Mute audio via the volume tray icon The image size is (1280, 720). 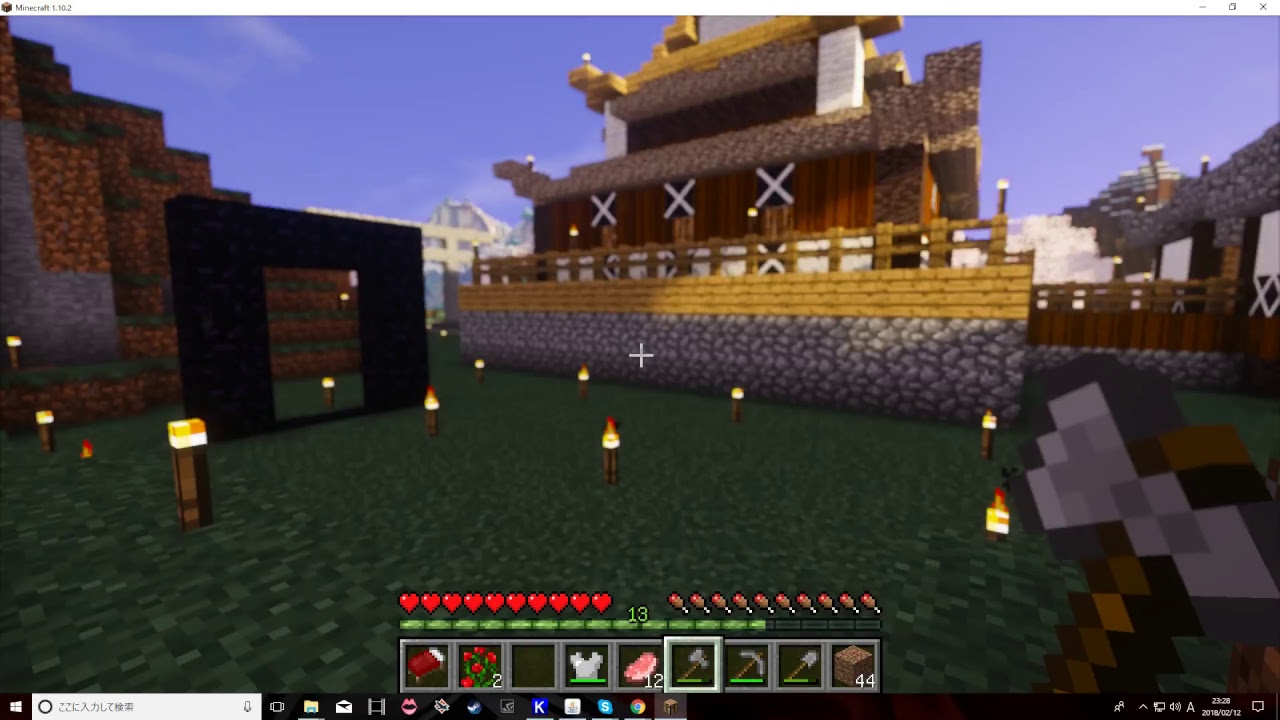click(1175, 707)
